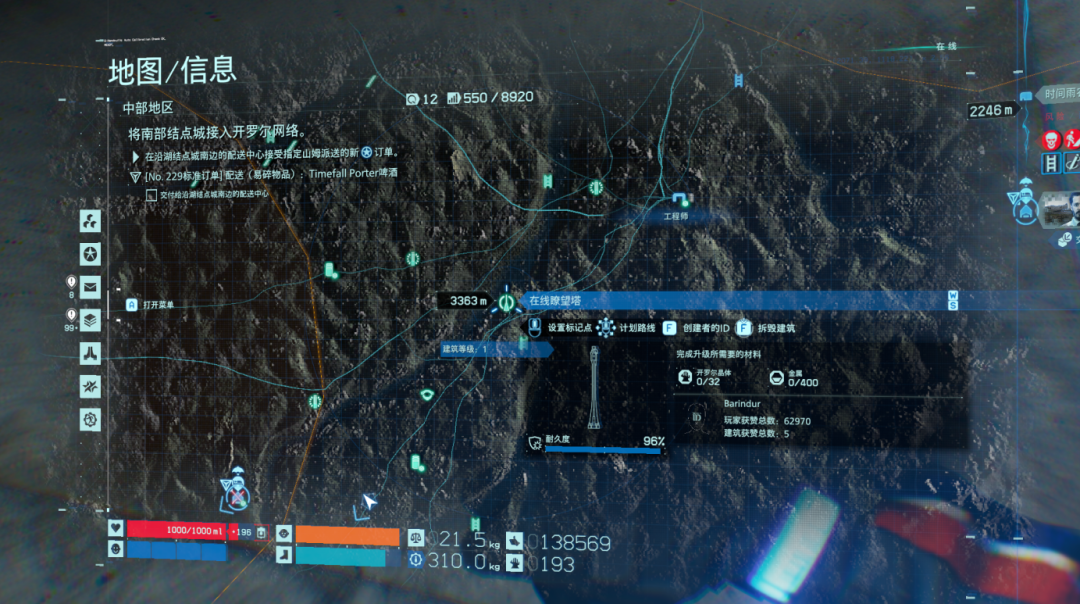Select the online watchtower map marker
This screenshot has width=1080, height=604.
point(506,300)
